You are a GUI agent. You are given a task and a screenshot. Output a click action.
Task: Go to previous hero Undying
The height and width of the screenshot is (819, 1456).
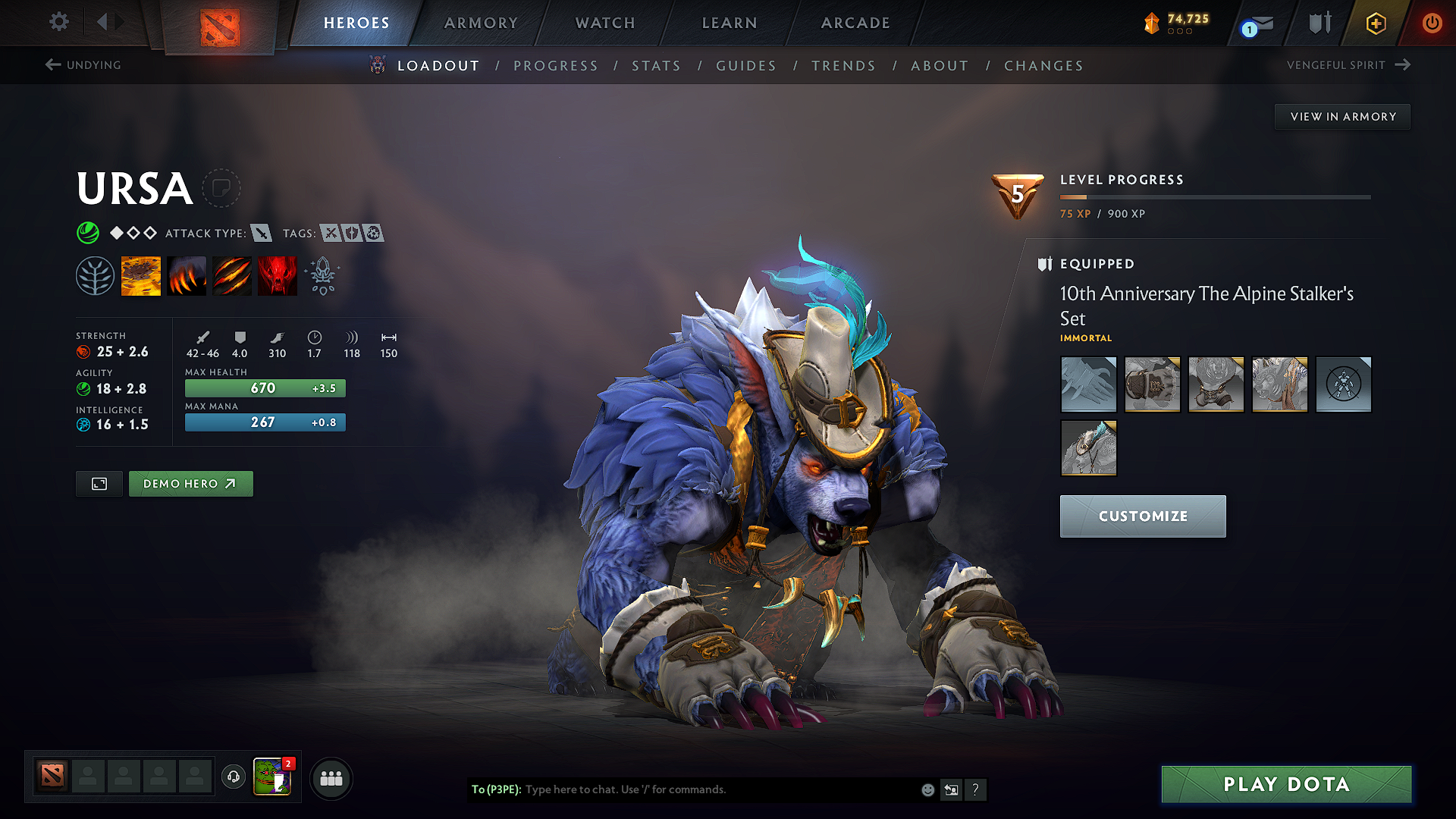tap(83, 65)
